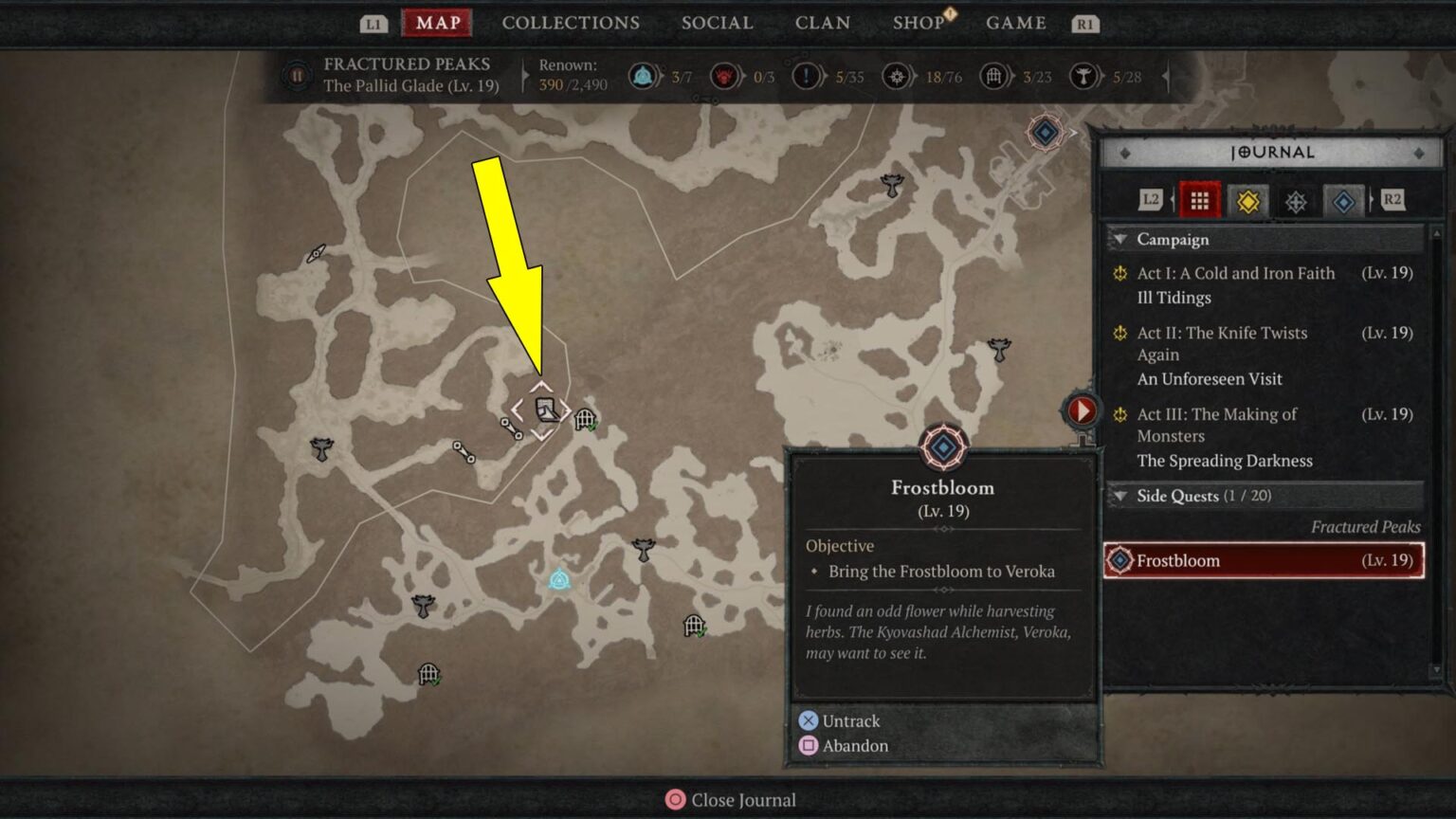Select the waypoints renown counter icon

pyautogui.click(x=646, y=77)
